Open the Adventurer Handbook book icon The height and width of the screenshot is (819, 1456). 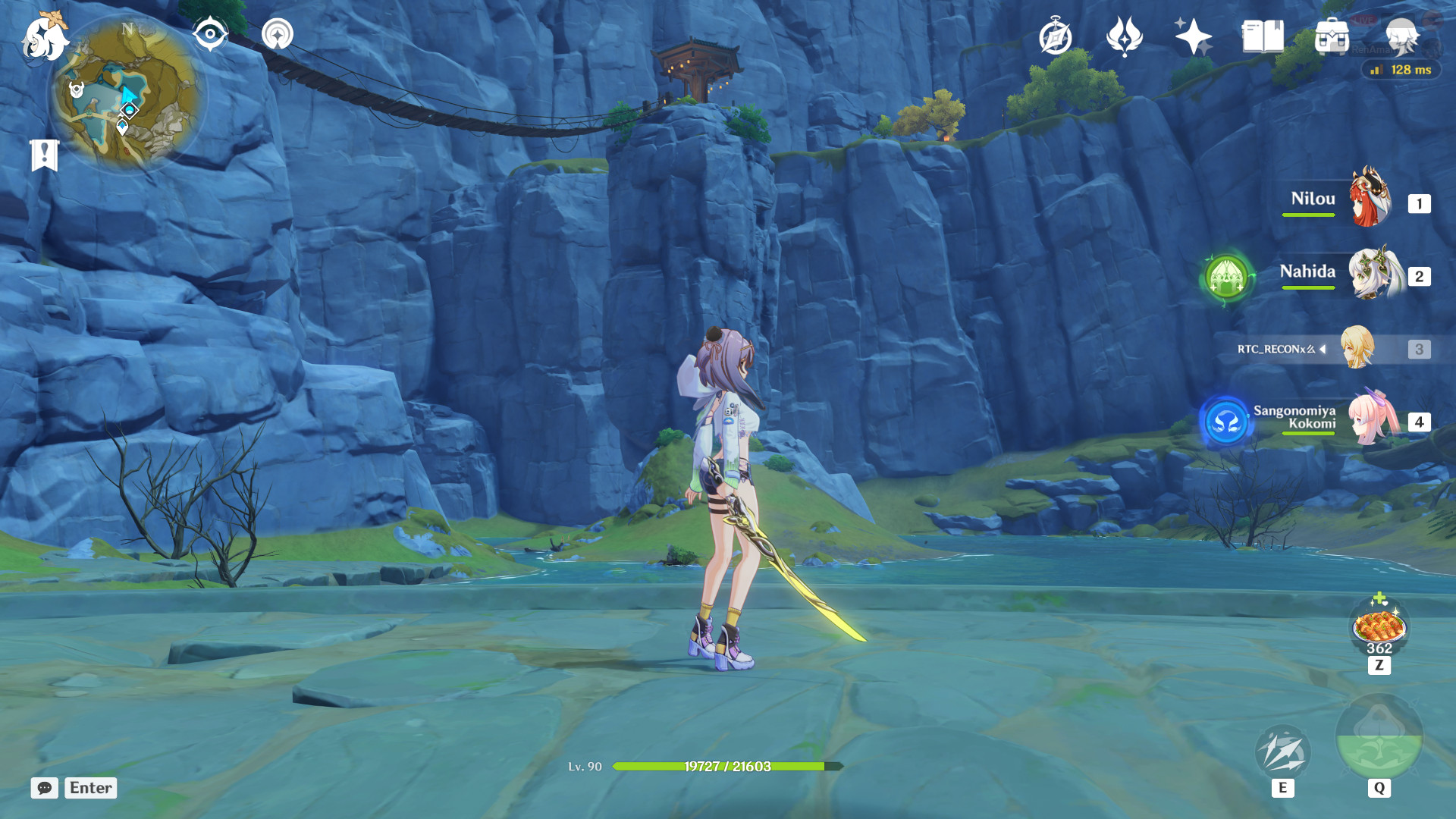(x=1263, y=36)
